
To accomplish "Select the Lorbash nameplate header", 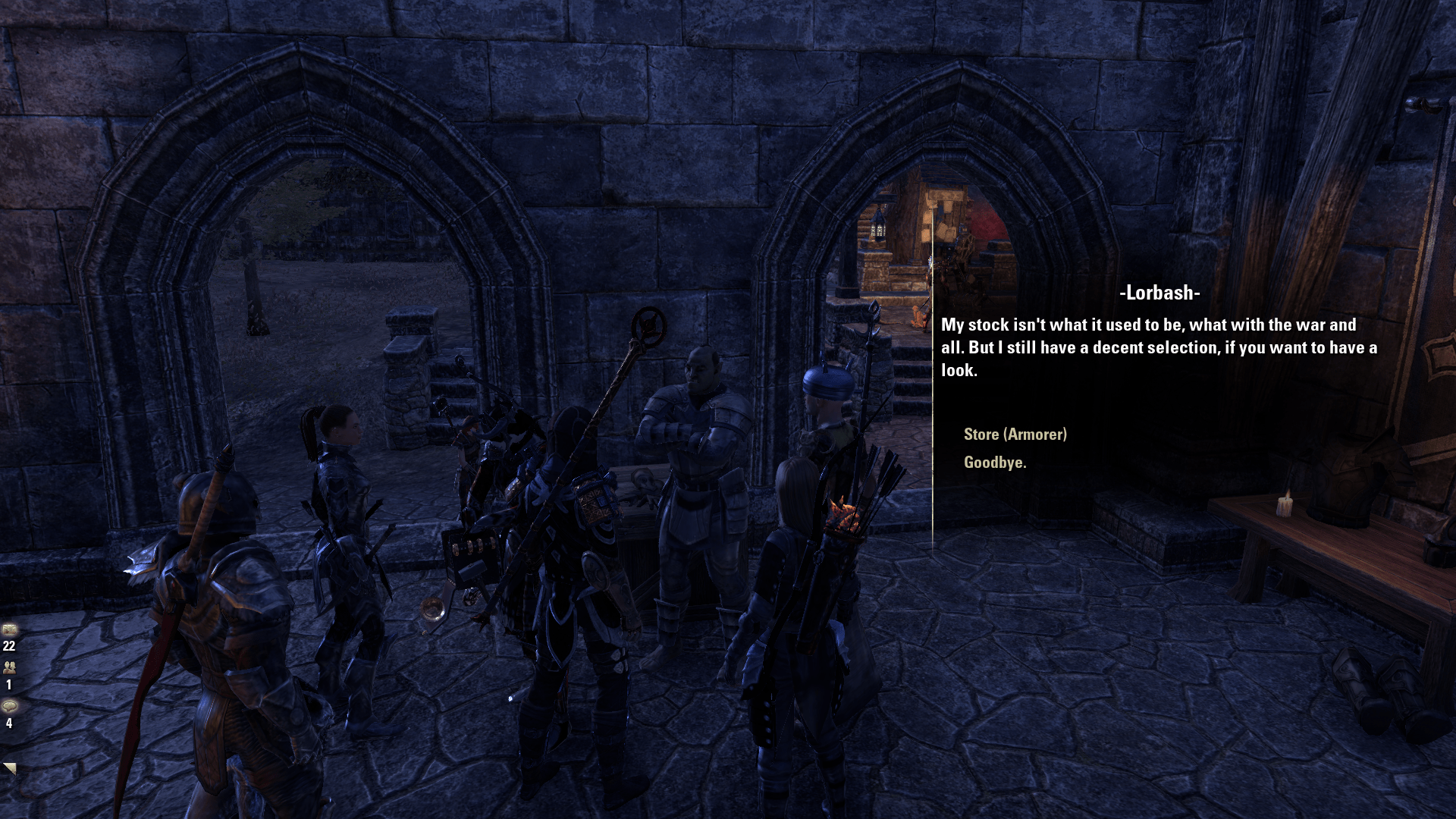I will pyautogui.click(x=1159, y=293).
